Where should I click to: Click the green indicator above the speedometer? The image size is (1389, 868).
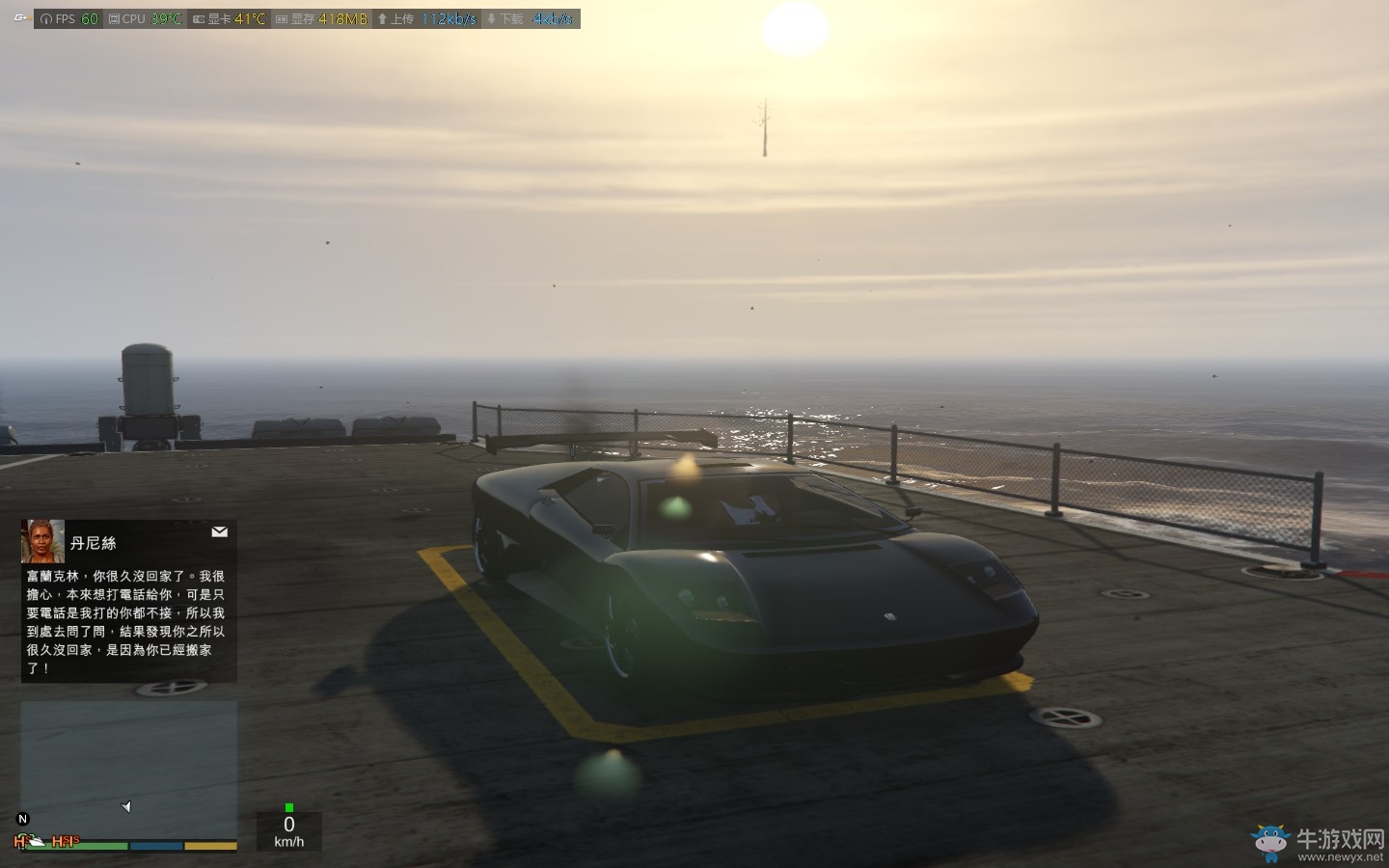(x=289, y=807)
